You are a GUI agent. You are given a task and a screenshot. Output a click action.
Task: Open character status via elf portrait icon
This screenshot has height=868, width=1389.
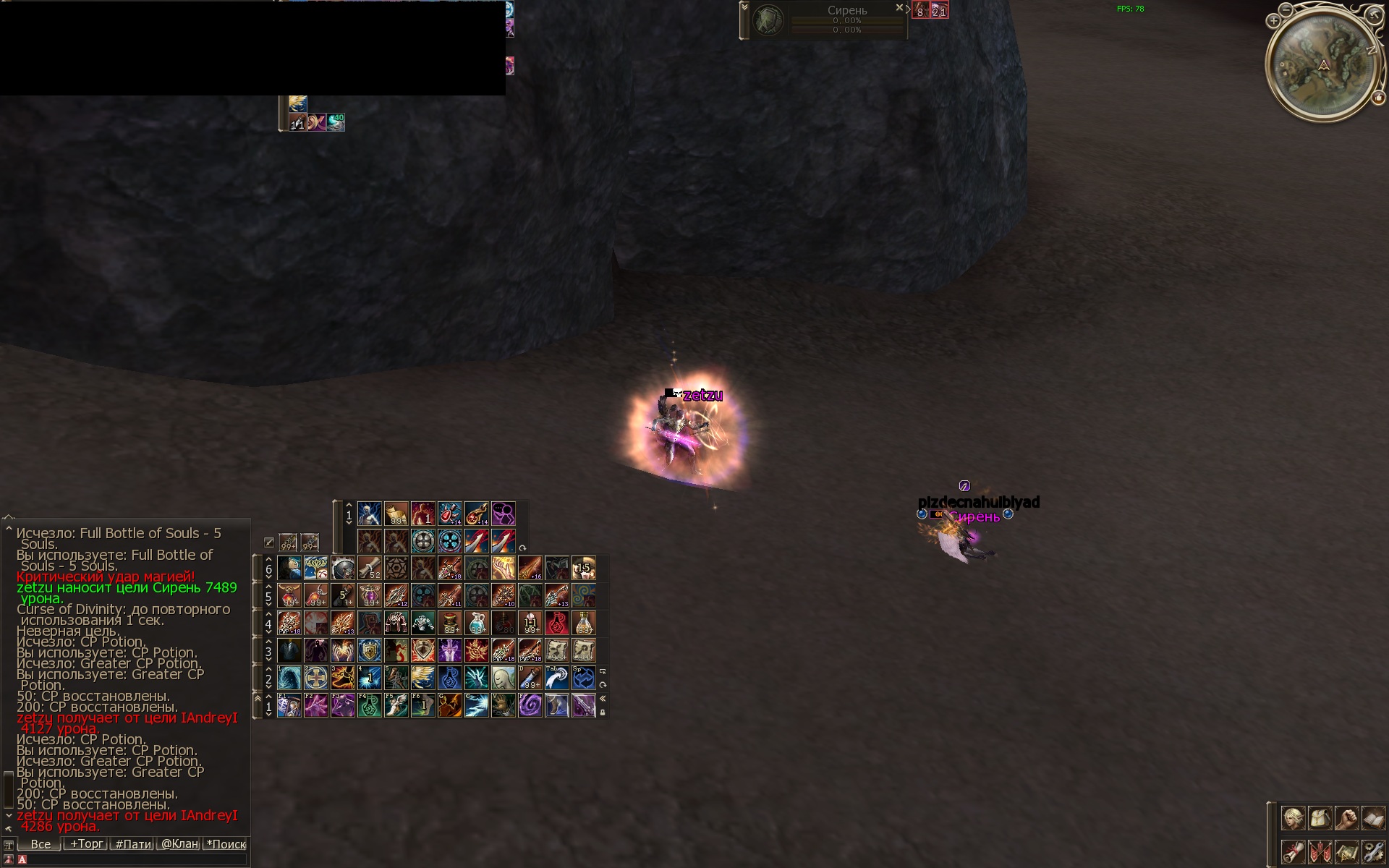1293,818
